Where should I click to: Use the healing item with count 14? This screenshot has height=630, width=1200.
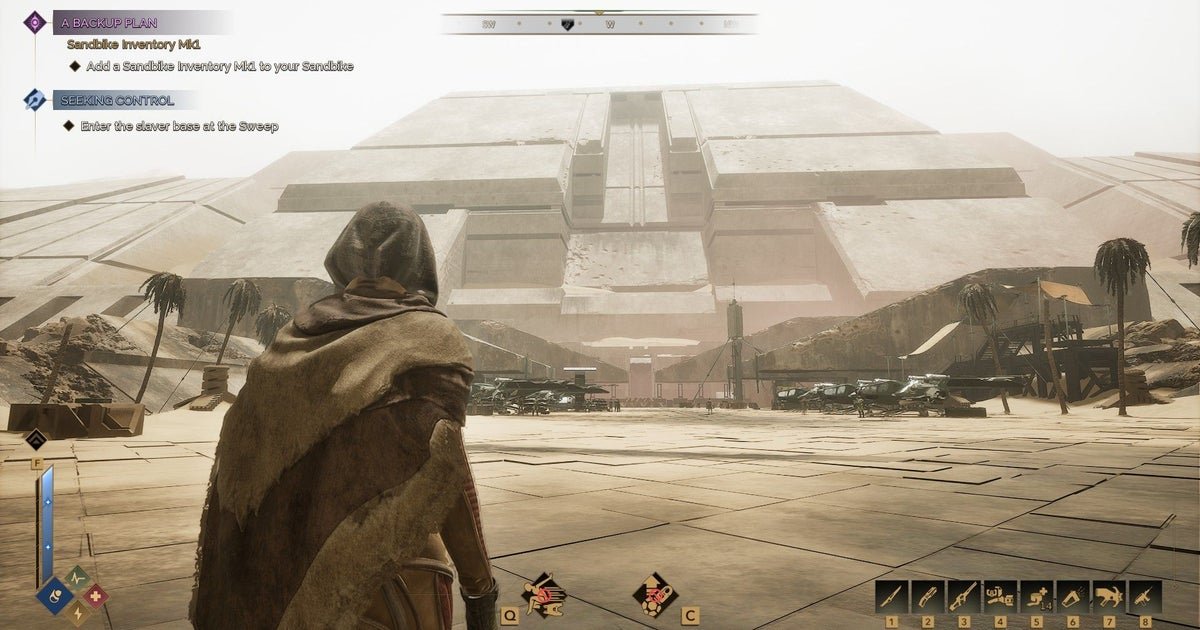1037,596
